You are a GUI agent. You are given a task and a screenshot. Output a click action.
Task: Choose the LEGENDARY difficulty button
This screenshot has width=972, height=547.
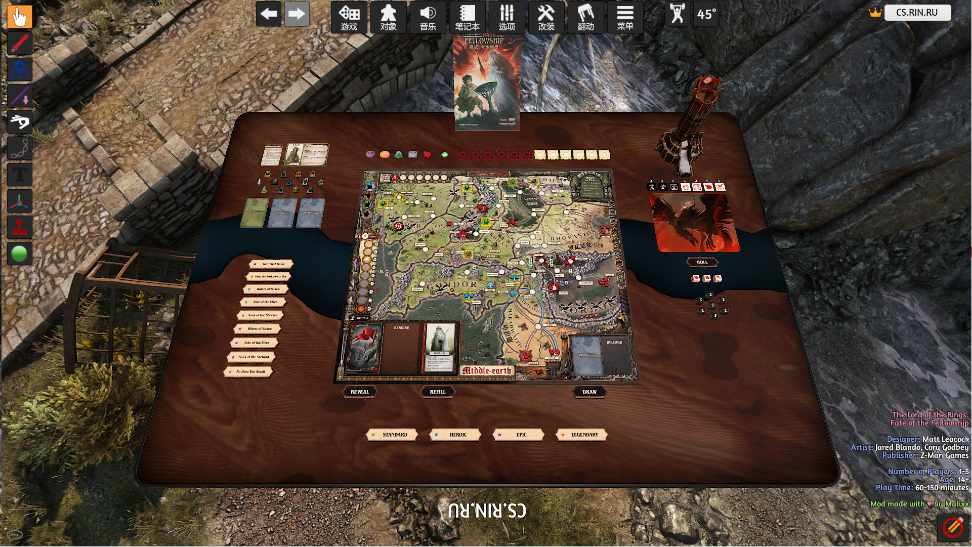click(581, 435)
